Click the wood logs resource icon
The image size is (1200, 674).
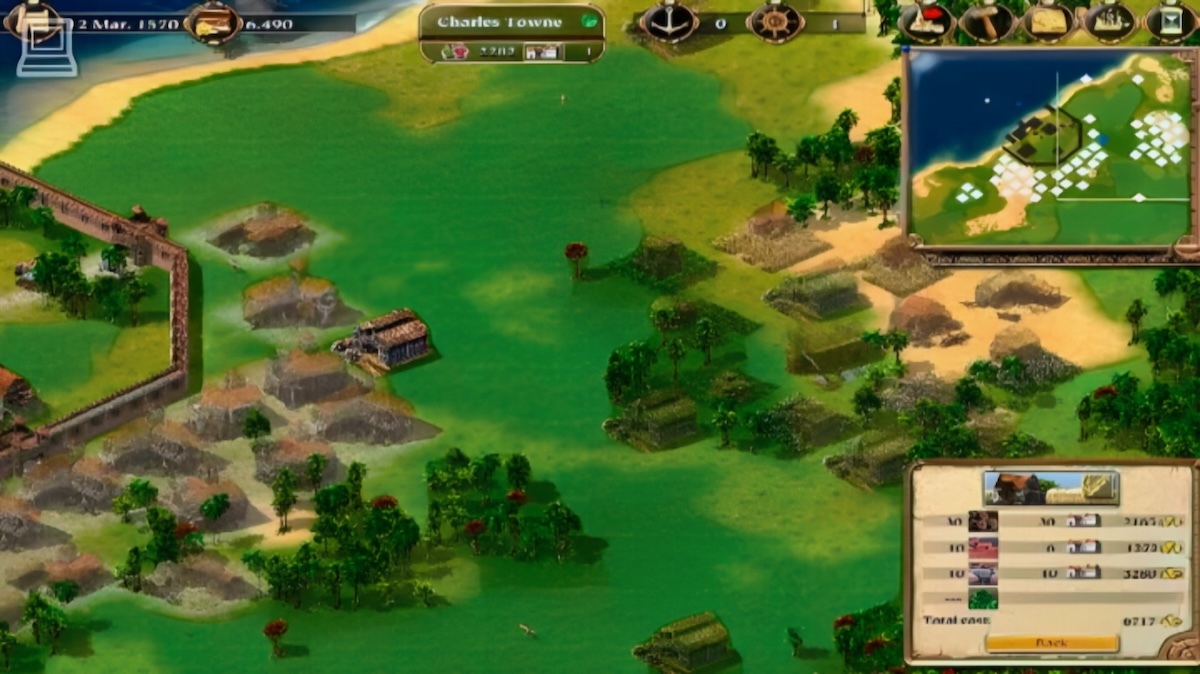point(983,521)
